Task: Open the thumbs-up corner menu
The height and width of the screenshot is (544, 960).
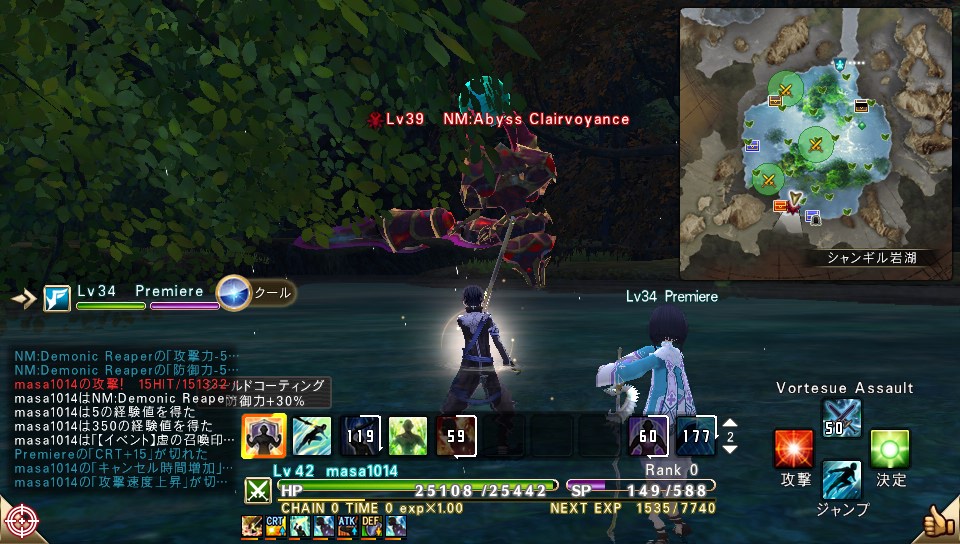Action: coord(938,521)
